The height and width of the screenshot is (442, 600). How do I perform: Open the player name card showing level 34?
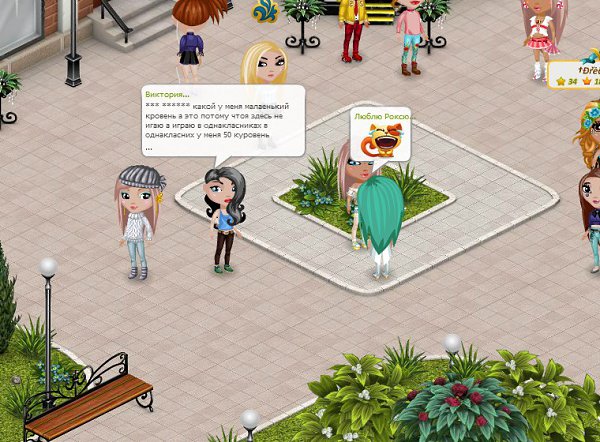pyautogui.click(x=574, y=75)
